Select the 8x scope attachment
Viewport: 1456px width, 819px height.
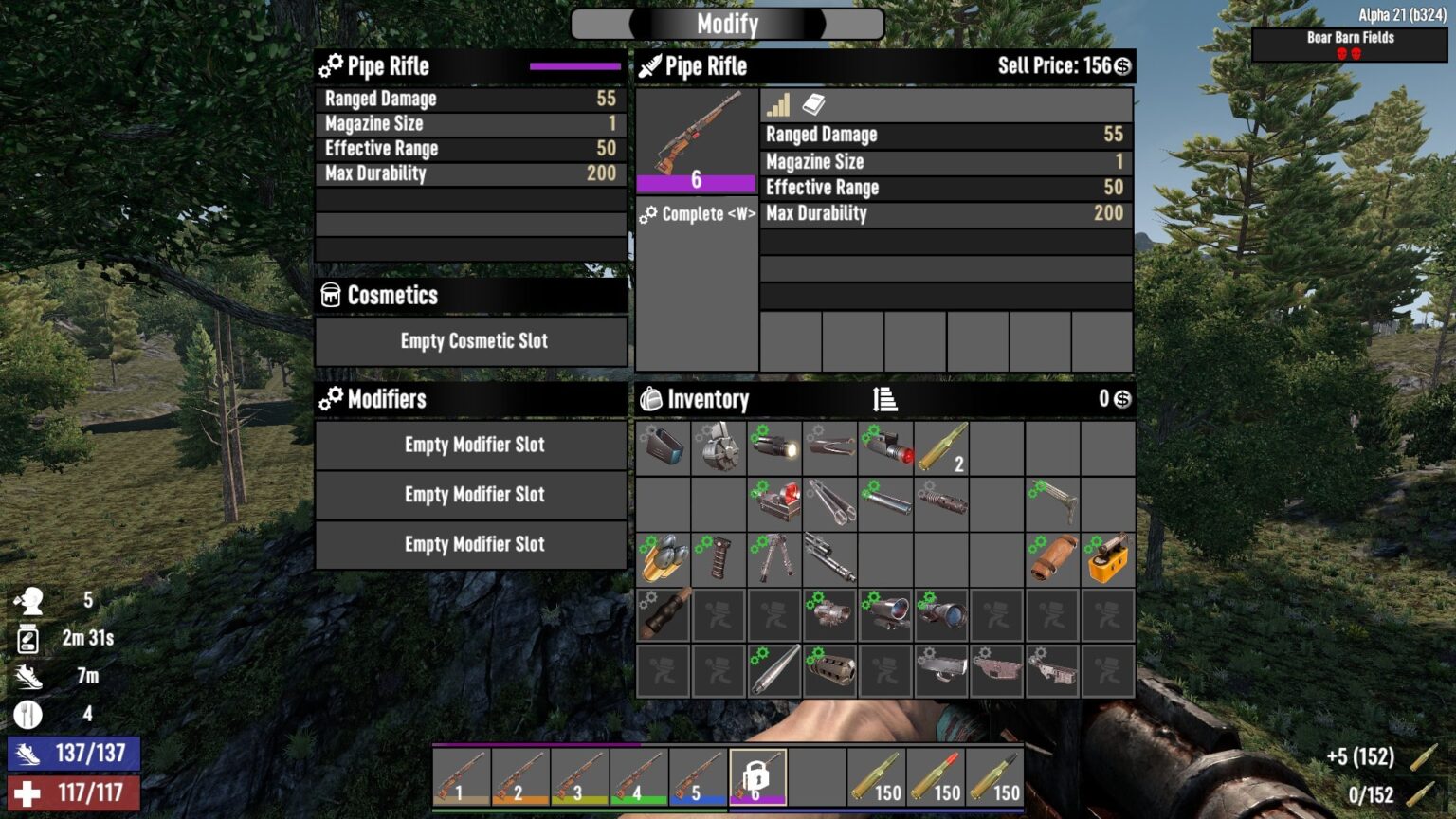click(941, 616)
